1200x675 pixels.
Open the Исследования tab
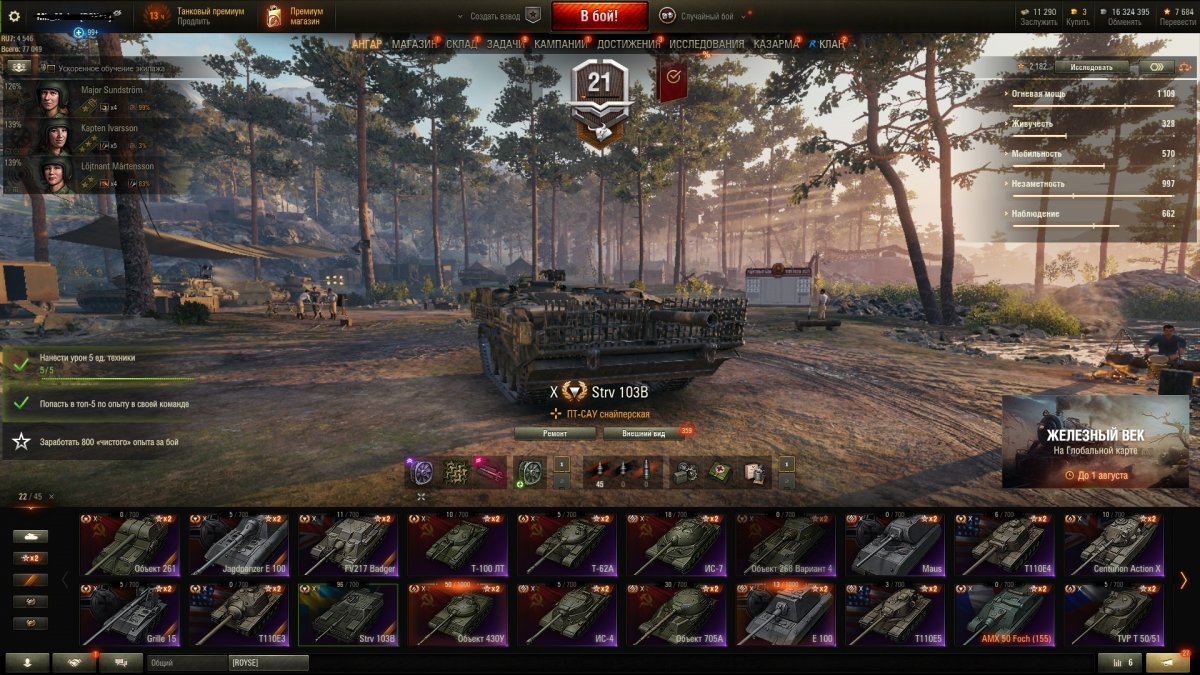click(x=706, y=45)
